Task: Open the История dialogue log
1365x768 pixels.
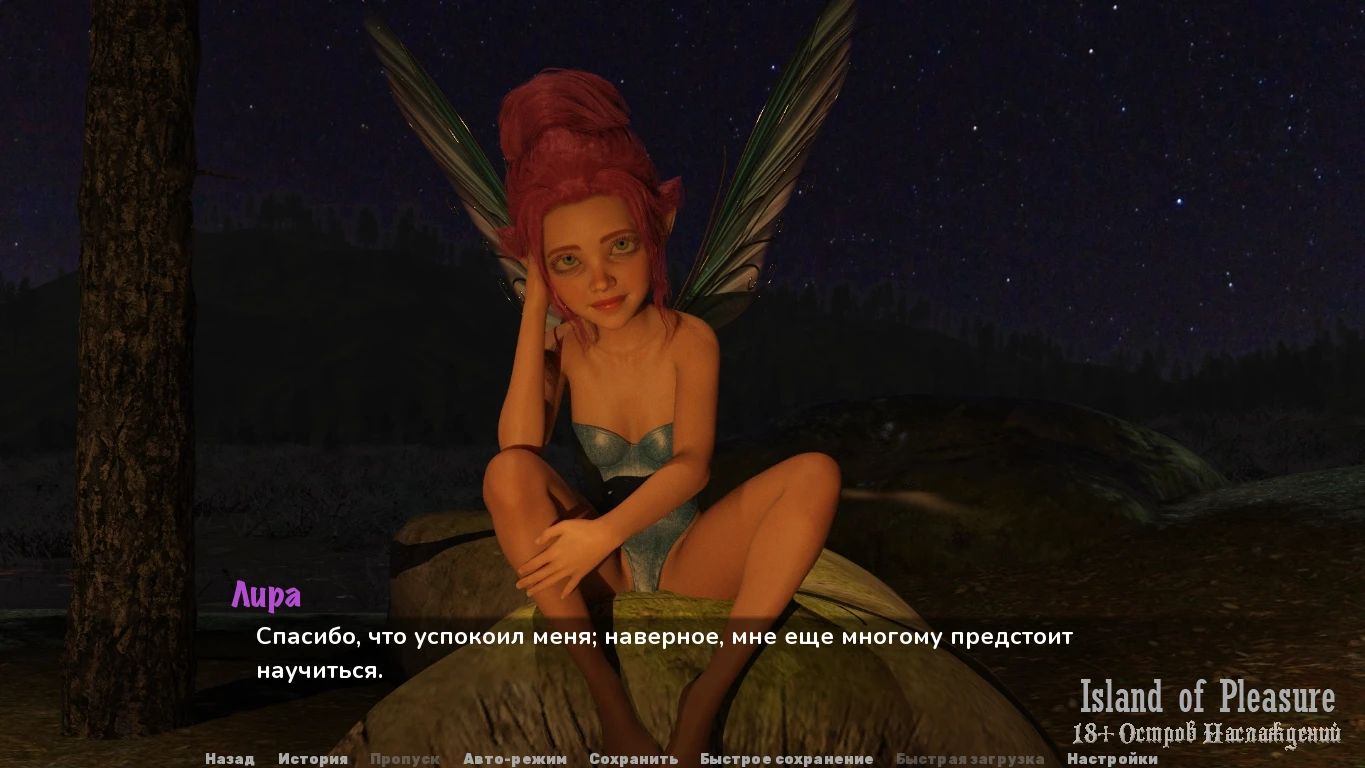Action: [313, 759]
